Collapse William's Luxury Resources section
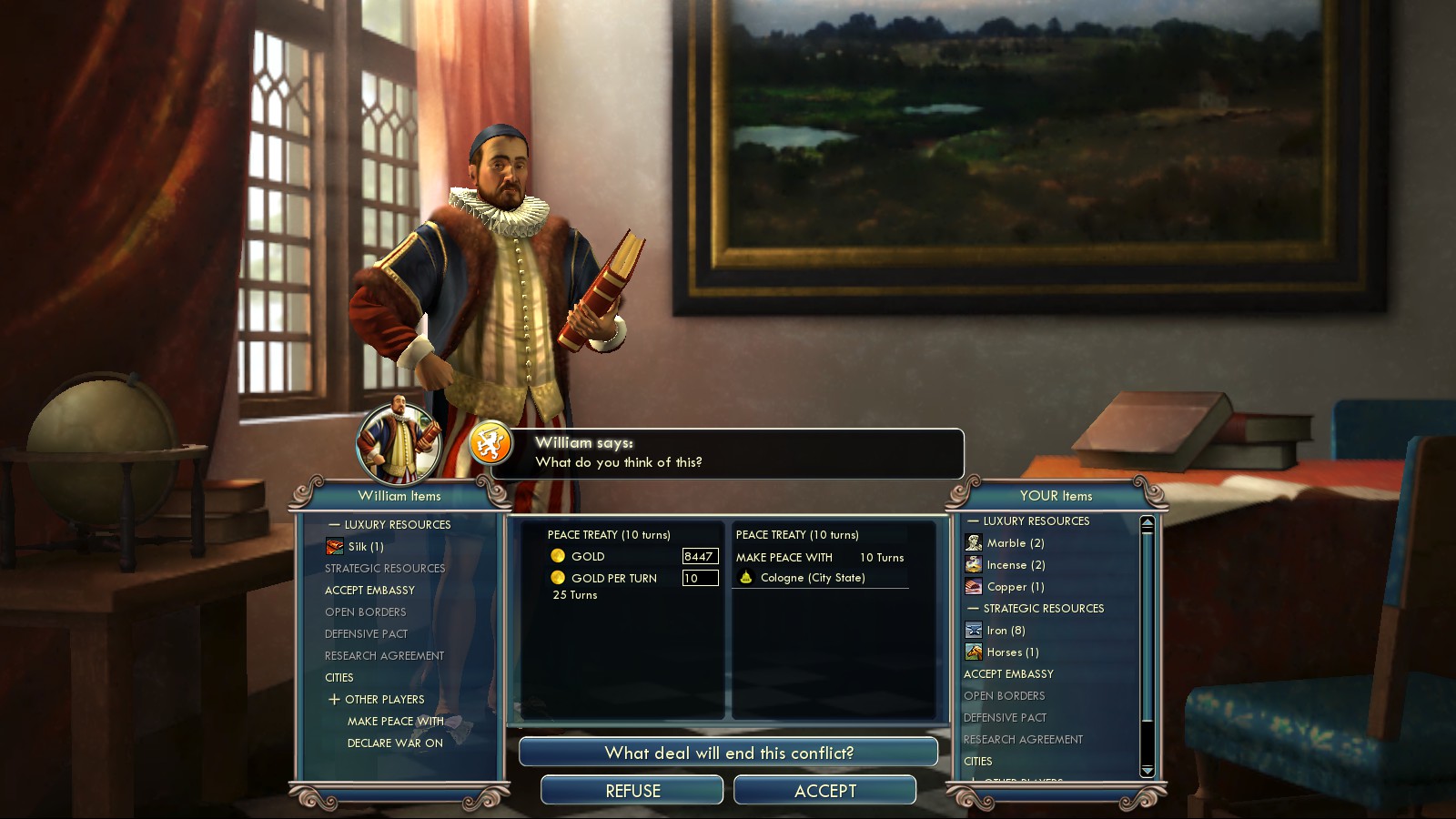The width and height of the screenshot is (1456, 819). pyautogui.click(x=334, y=525)
